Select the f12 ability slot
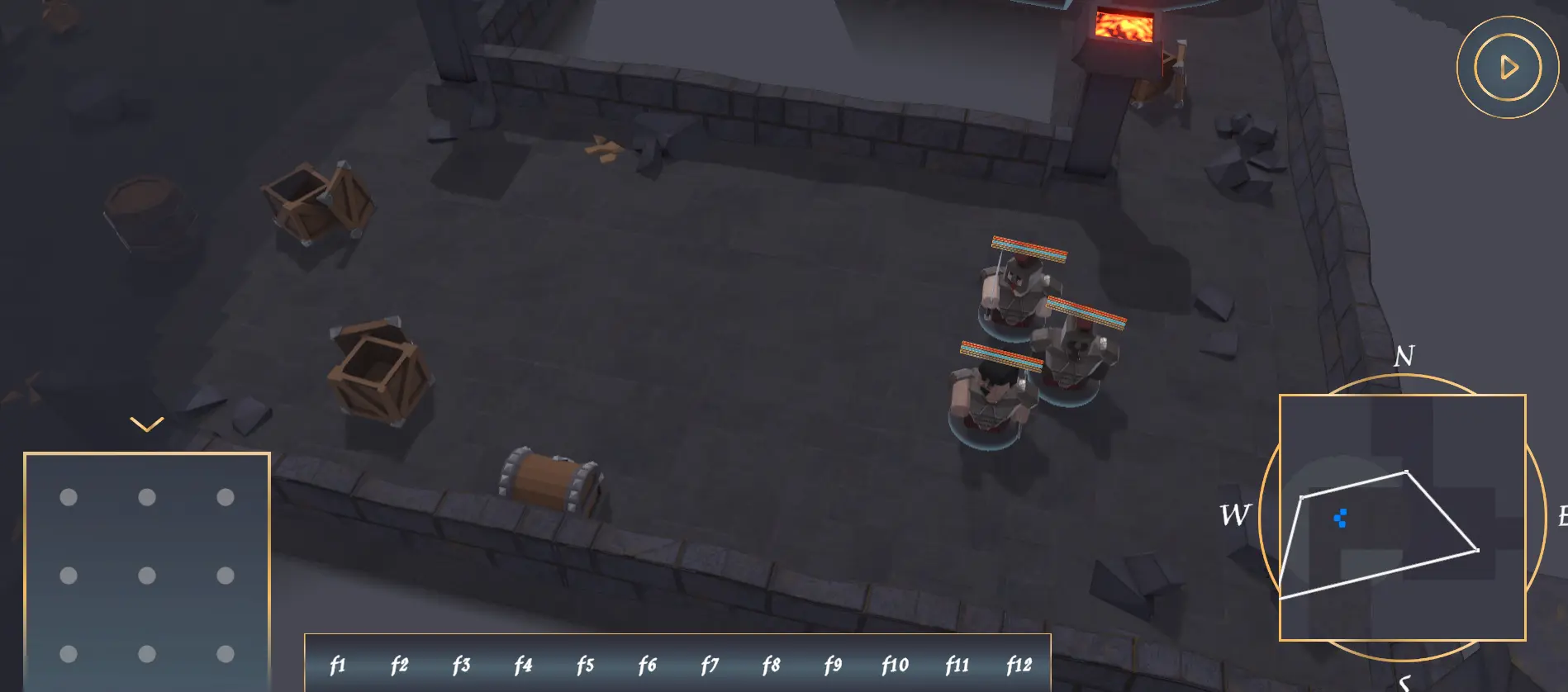Image resolution: width=1568 pixels, height=692 pixels. tap(1019, 663)
